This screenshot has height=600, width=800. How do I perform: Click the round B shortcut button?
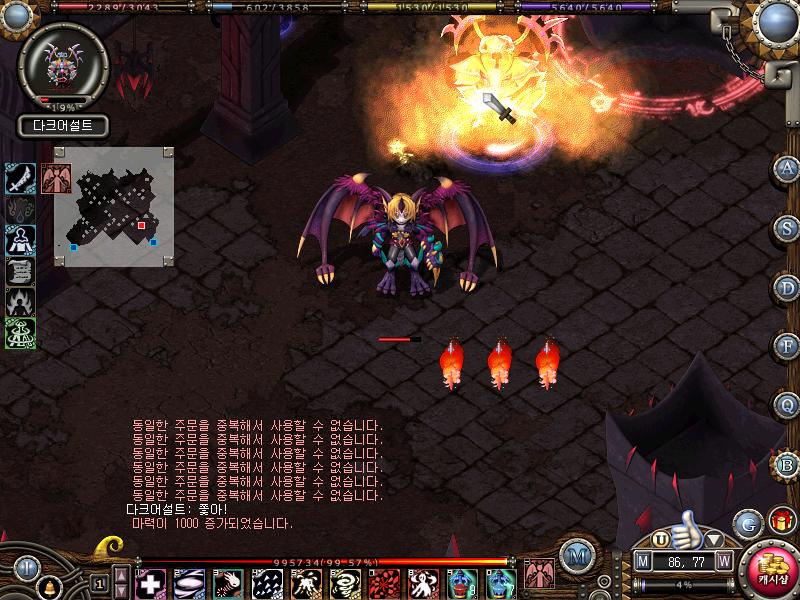[787, 464]
